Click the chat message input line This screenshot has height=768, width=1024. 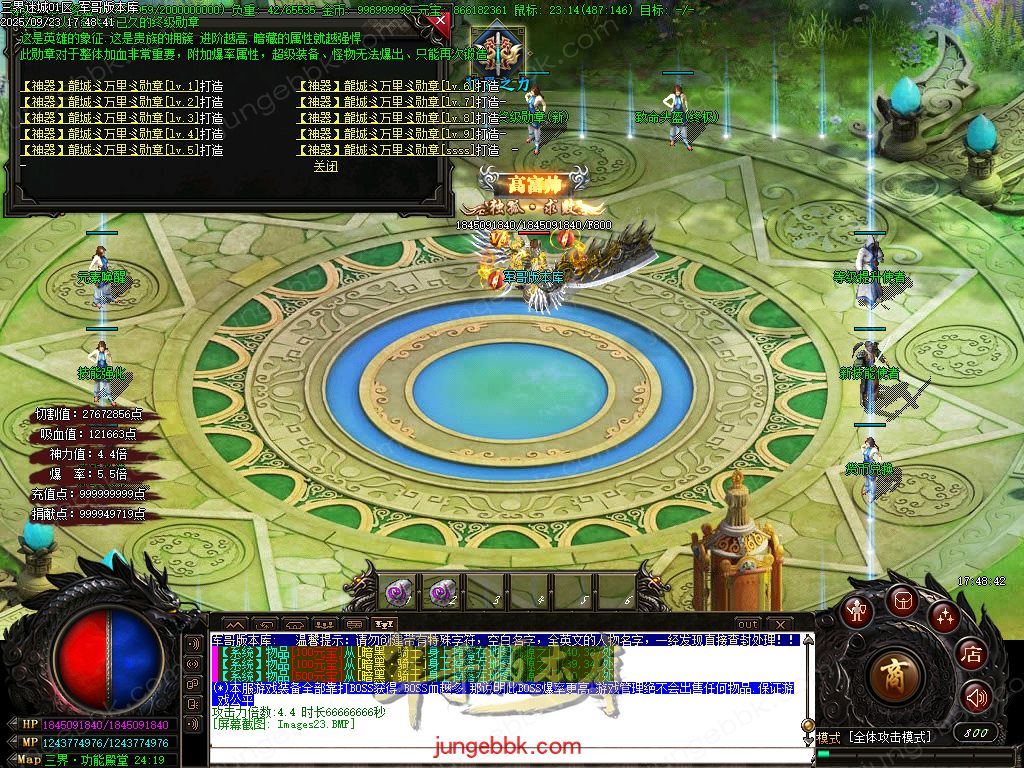tap(500, 739)
